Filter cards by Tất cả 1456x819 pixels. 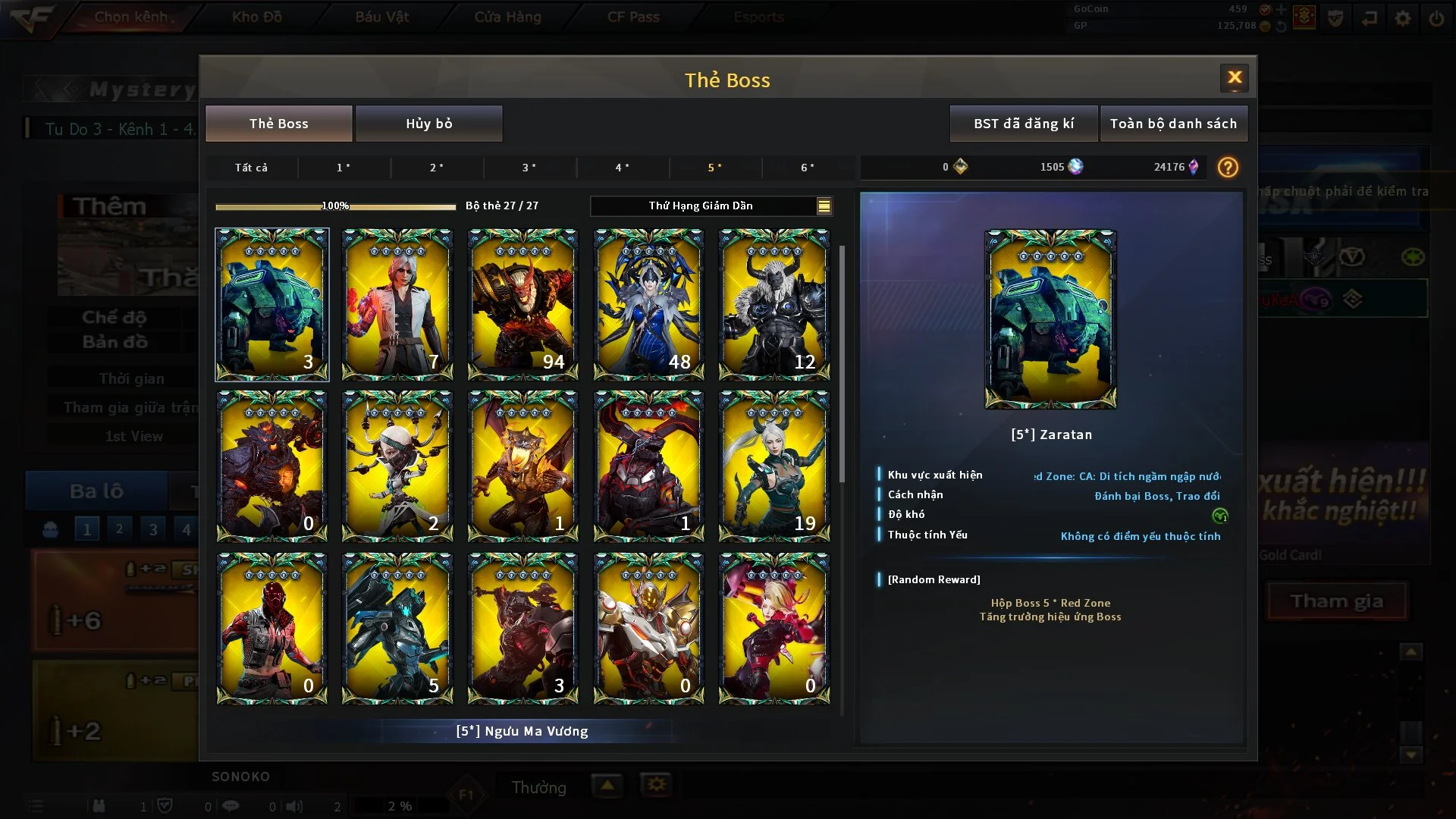click(x=251, y=168)
